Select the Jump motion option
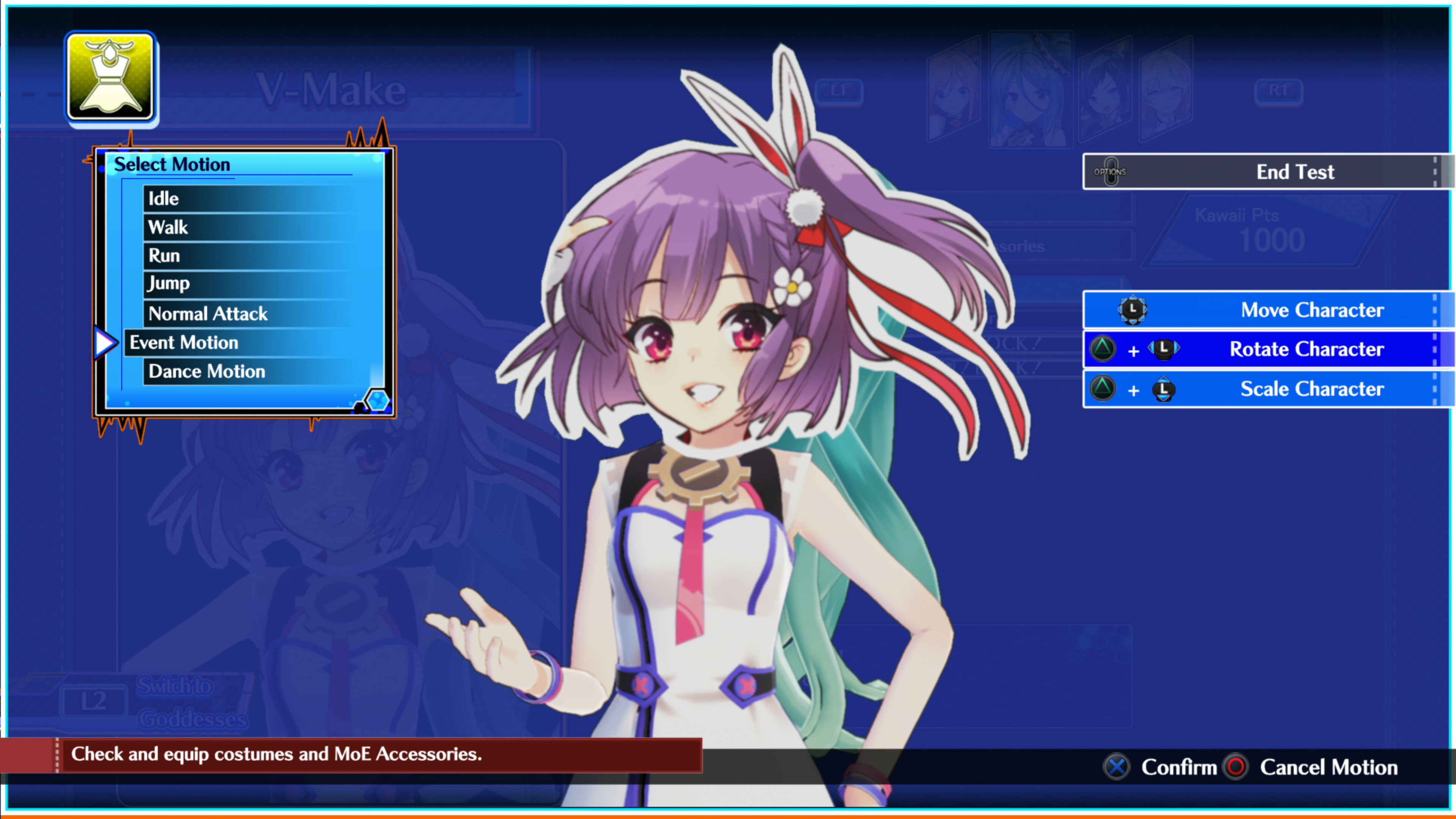The image size is (1456, 819). tap(168, 284)
